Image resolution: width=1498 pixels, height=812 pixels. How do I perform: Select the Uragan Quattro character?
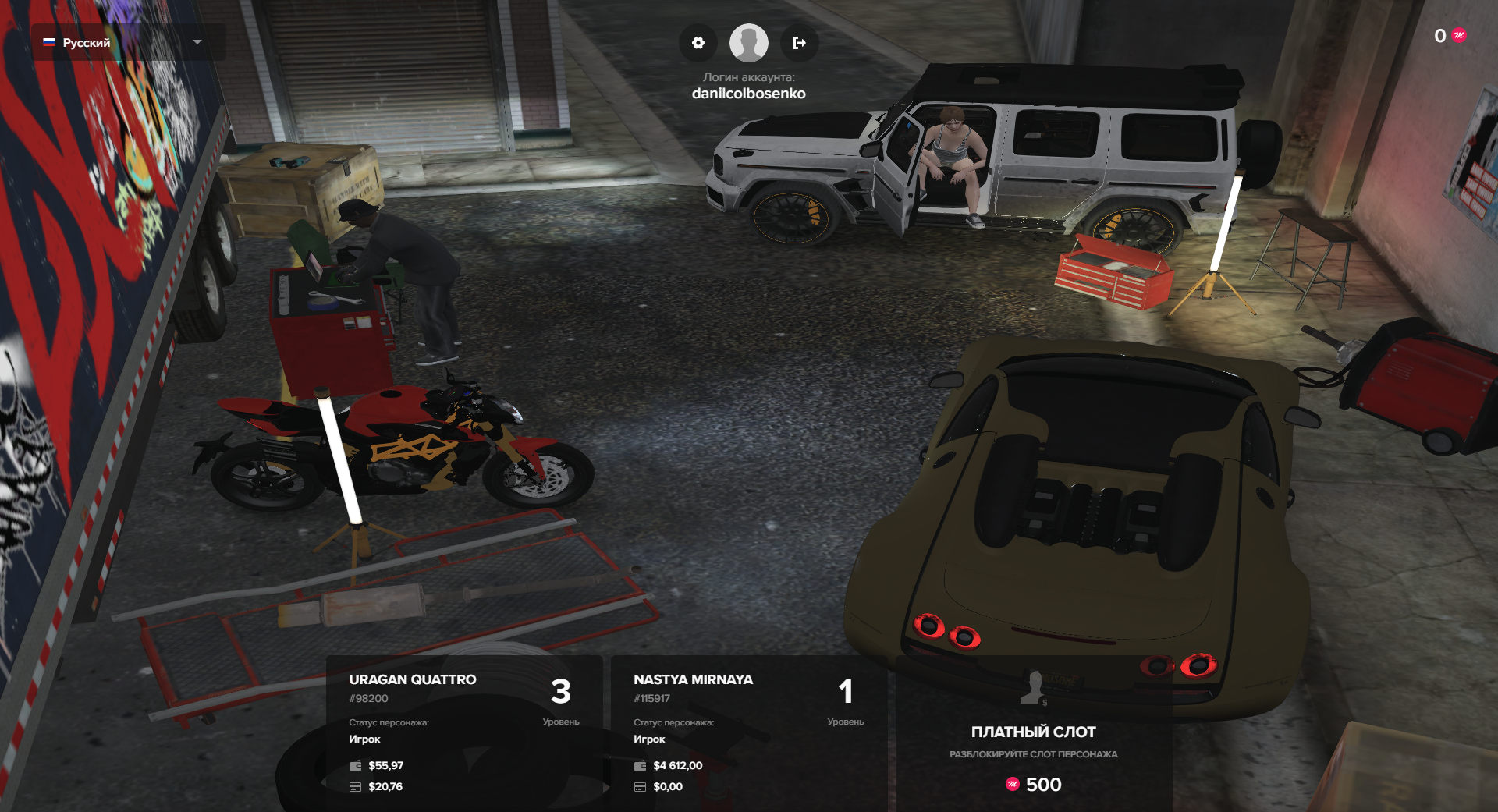tap(464, 732)
